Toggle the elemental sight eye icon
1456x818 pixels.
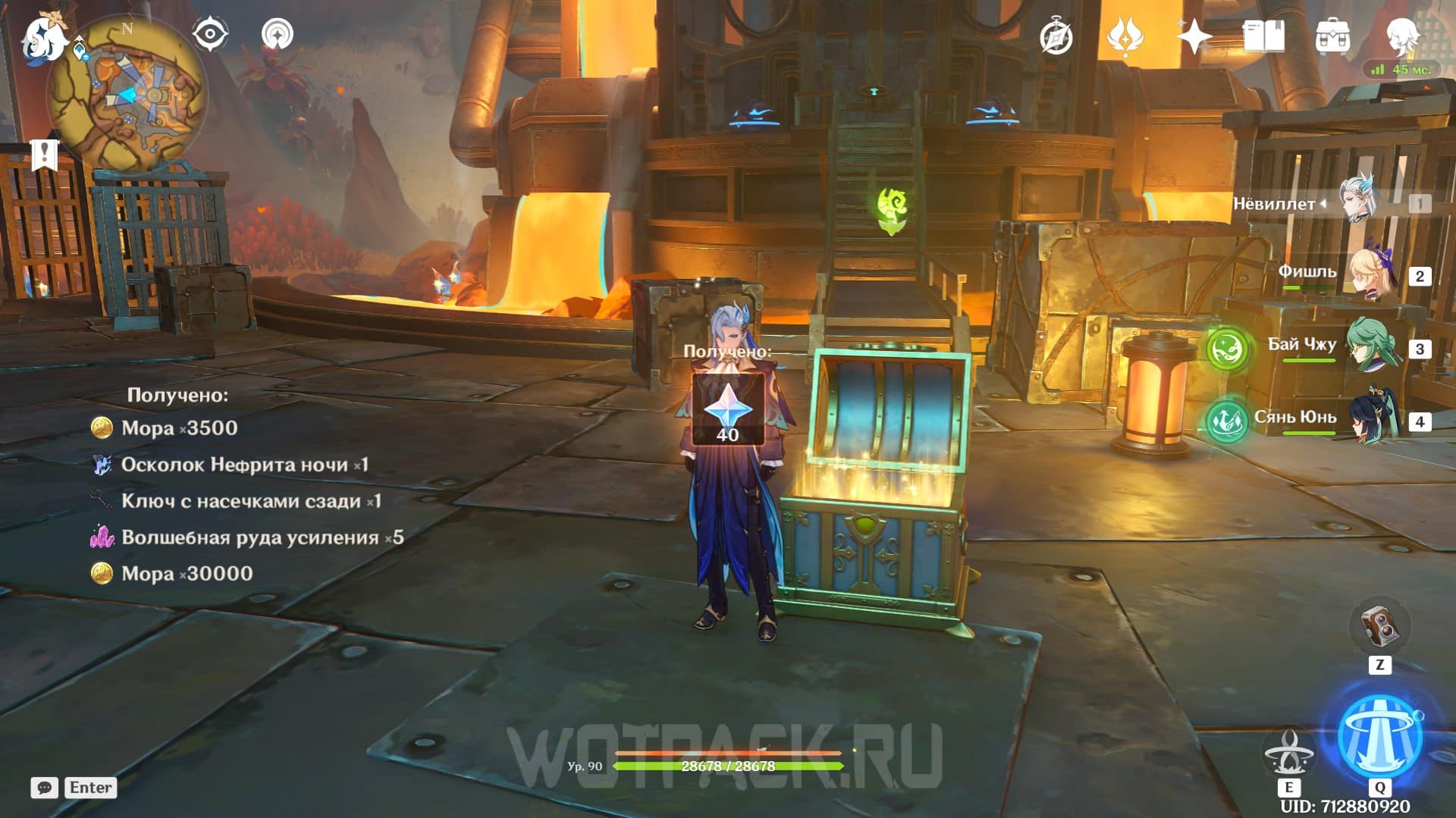[209, 34]
